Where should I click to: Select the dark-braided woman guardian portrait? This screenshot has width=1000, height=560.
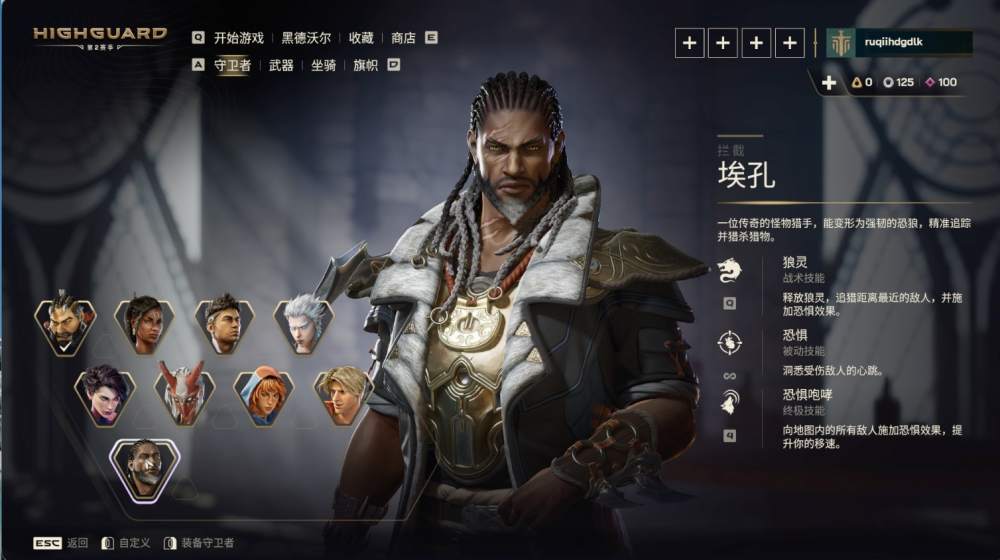(144, 322)
